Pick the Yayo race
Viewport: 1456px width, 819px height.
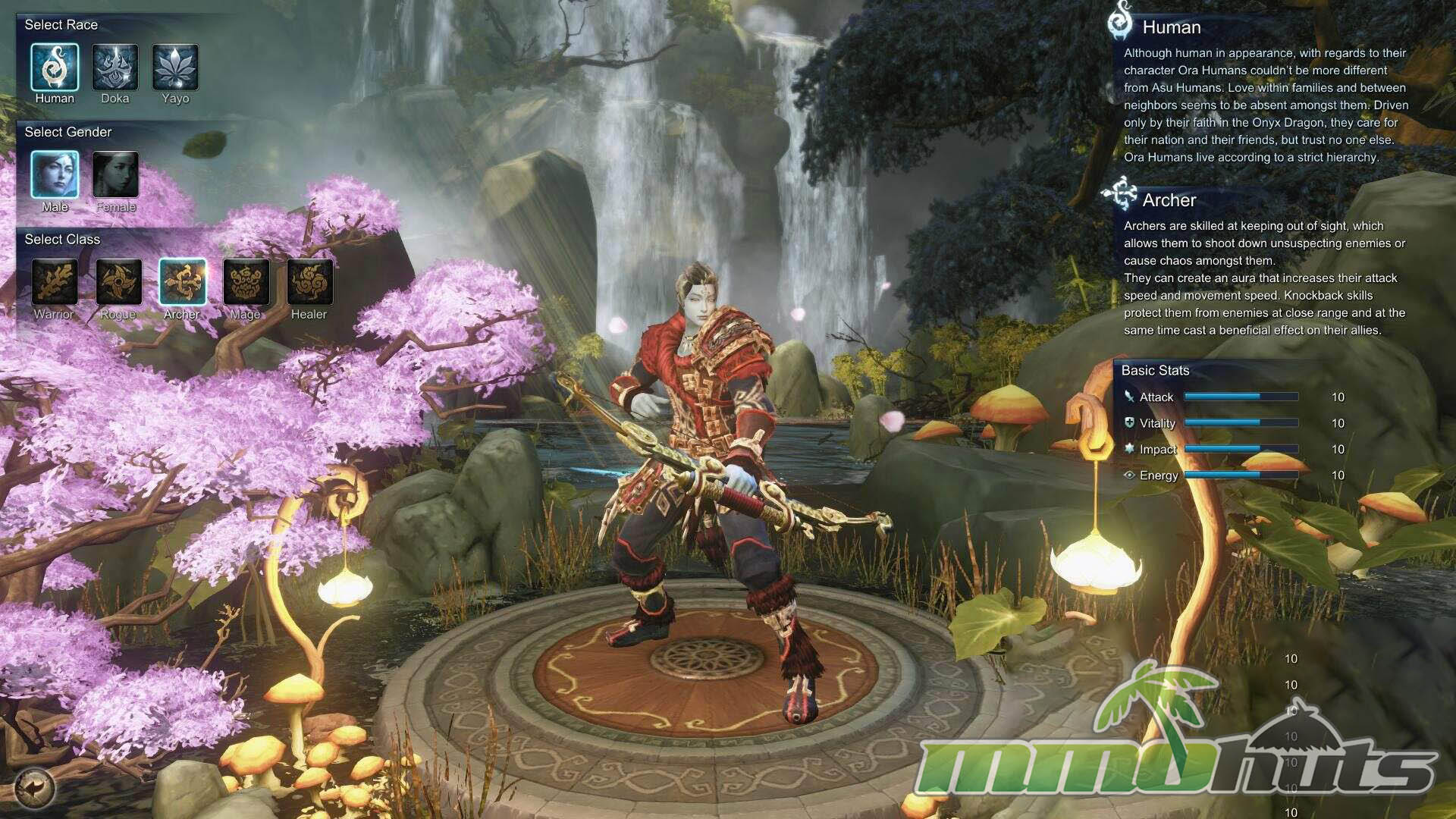(x=175, y=67)
